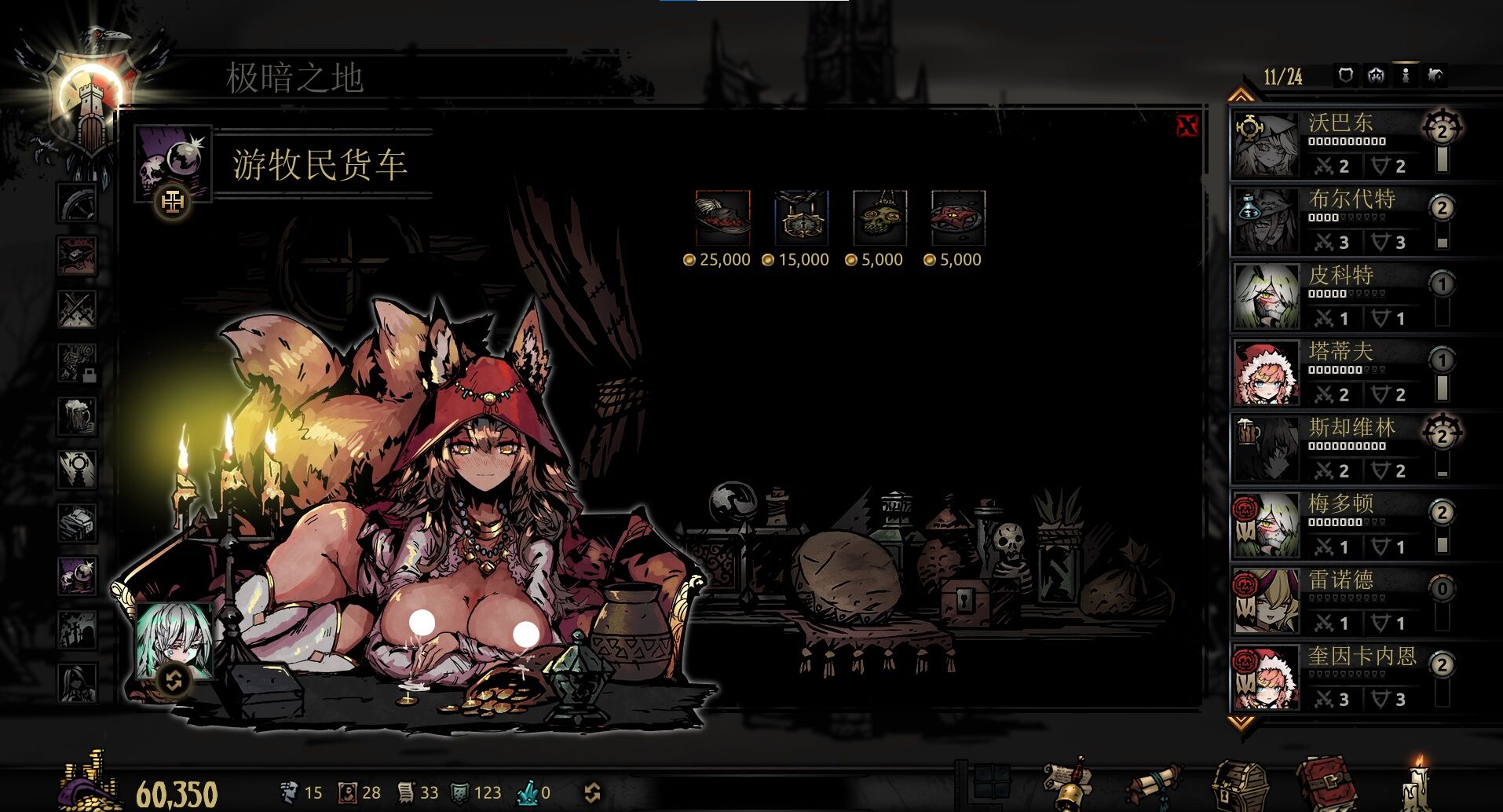The image size is (1503, 812).
Task: Click the candle icon in bottom bar
Action: pos(1418,784)
